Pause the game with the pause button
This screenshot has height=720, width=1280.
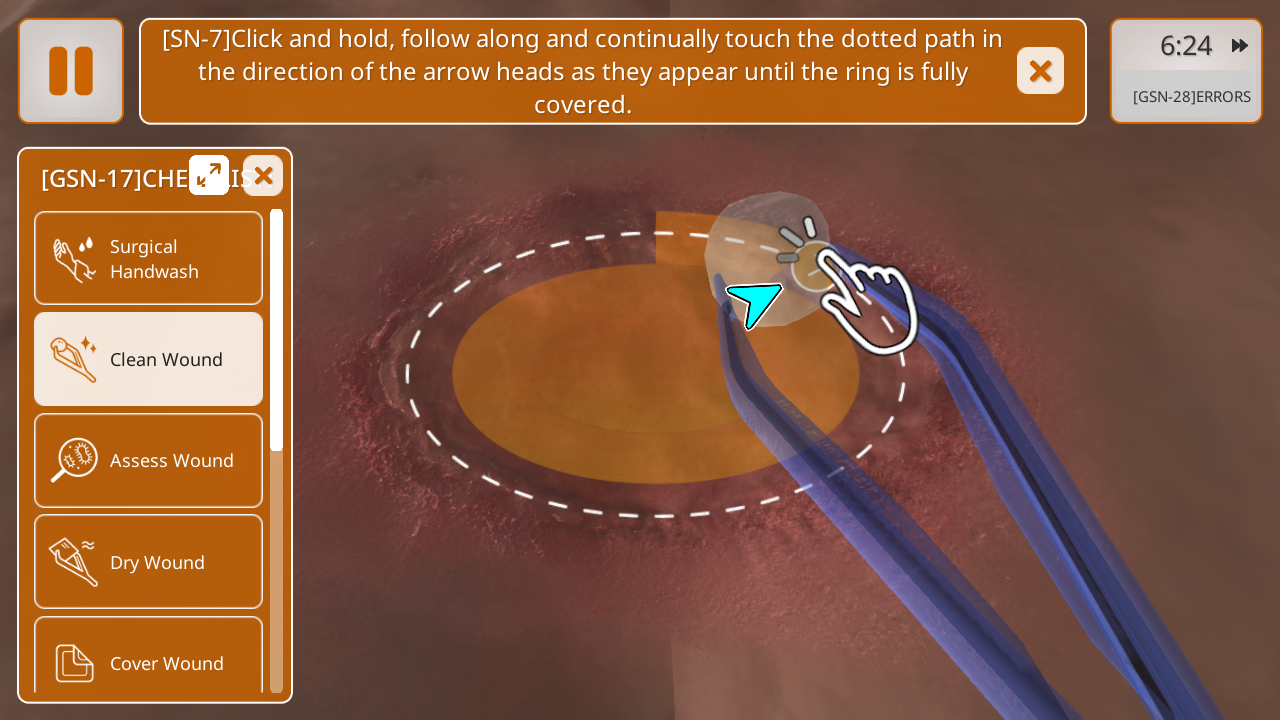[71, 71]
